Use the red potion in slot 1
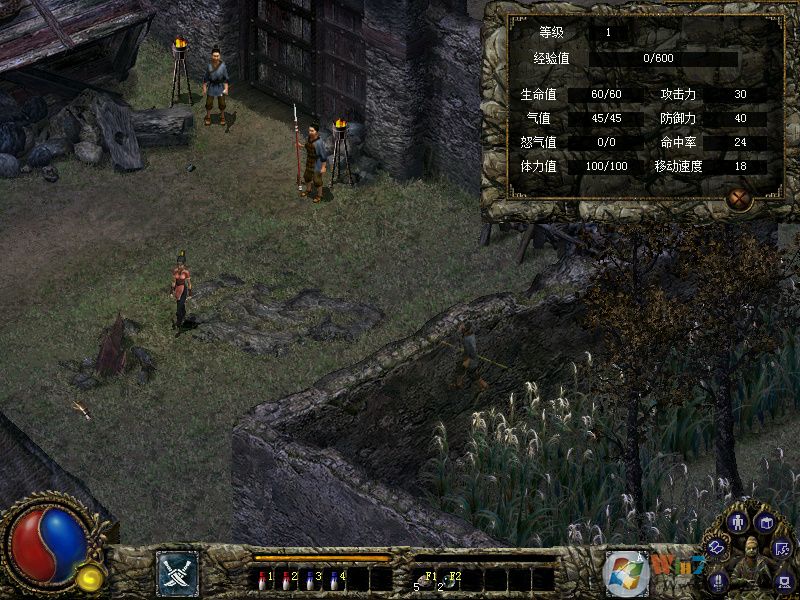The height and width of the screenshot is (600, 800). (262, 578)
